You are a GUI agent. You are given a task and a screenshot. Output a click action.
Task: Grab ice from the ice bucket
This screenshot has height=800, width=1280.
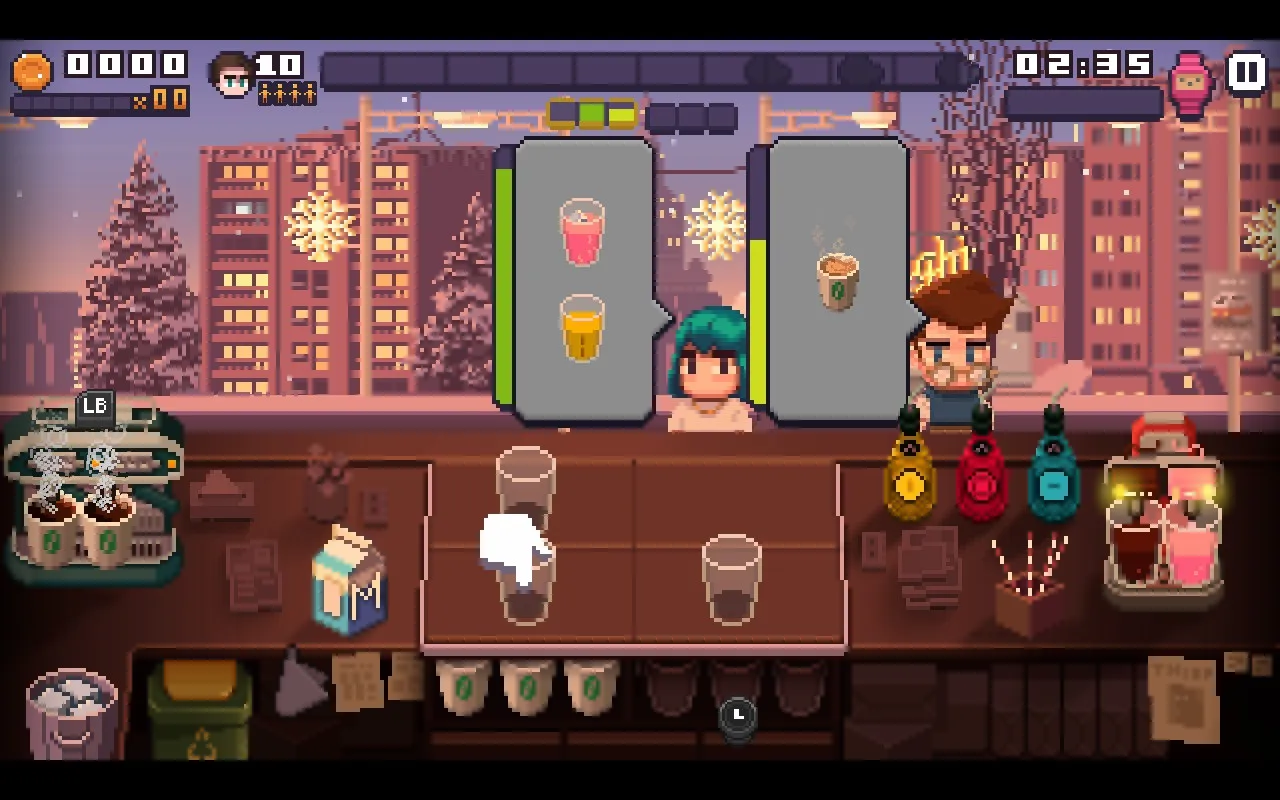click(70, 712)
